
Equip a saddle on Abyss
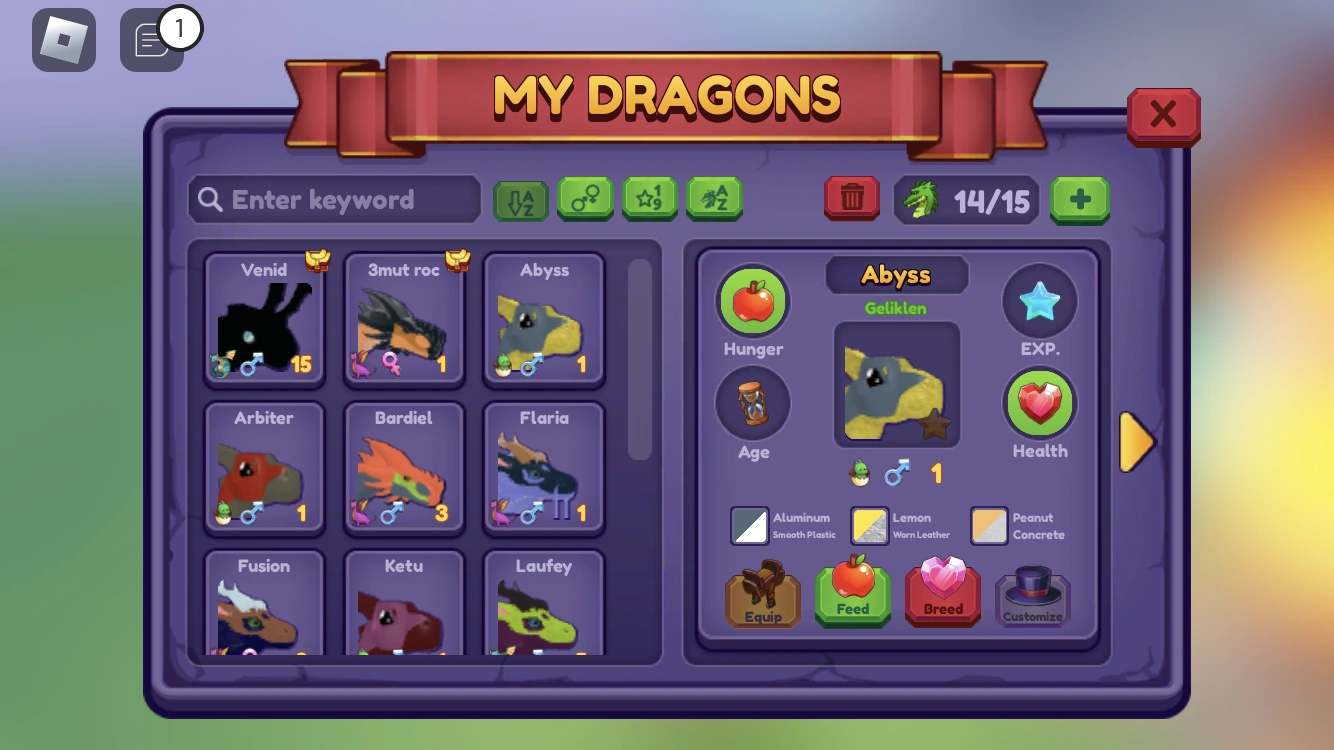pyautogui.click(x=762, y=596)
